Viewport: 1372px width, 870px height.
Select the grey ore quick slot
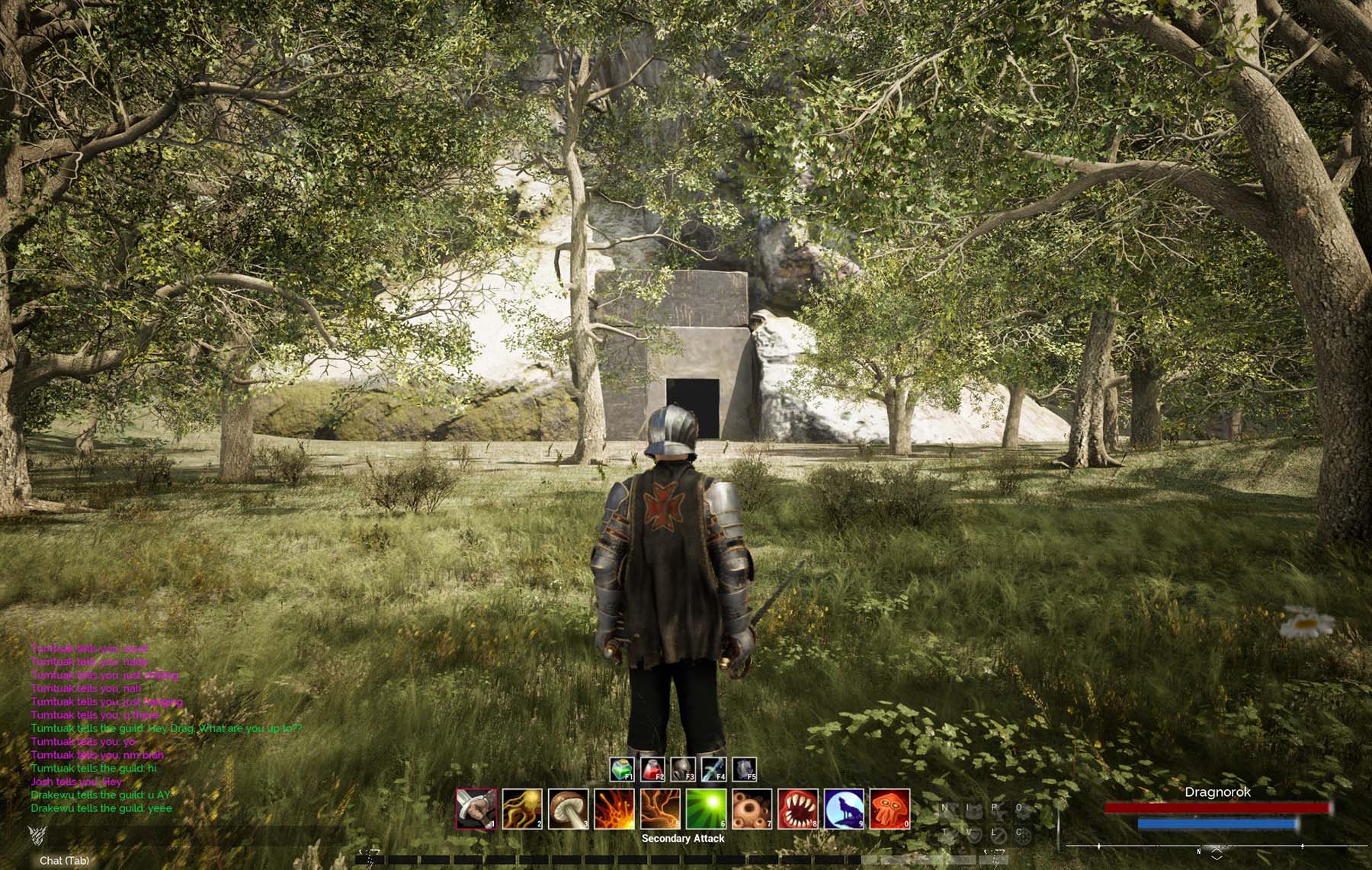[x=744, y=769]
